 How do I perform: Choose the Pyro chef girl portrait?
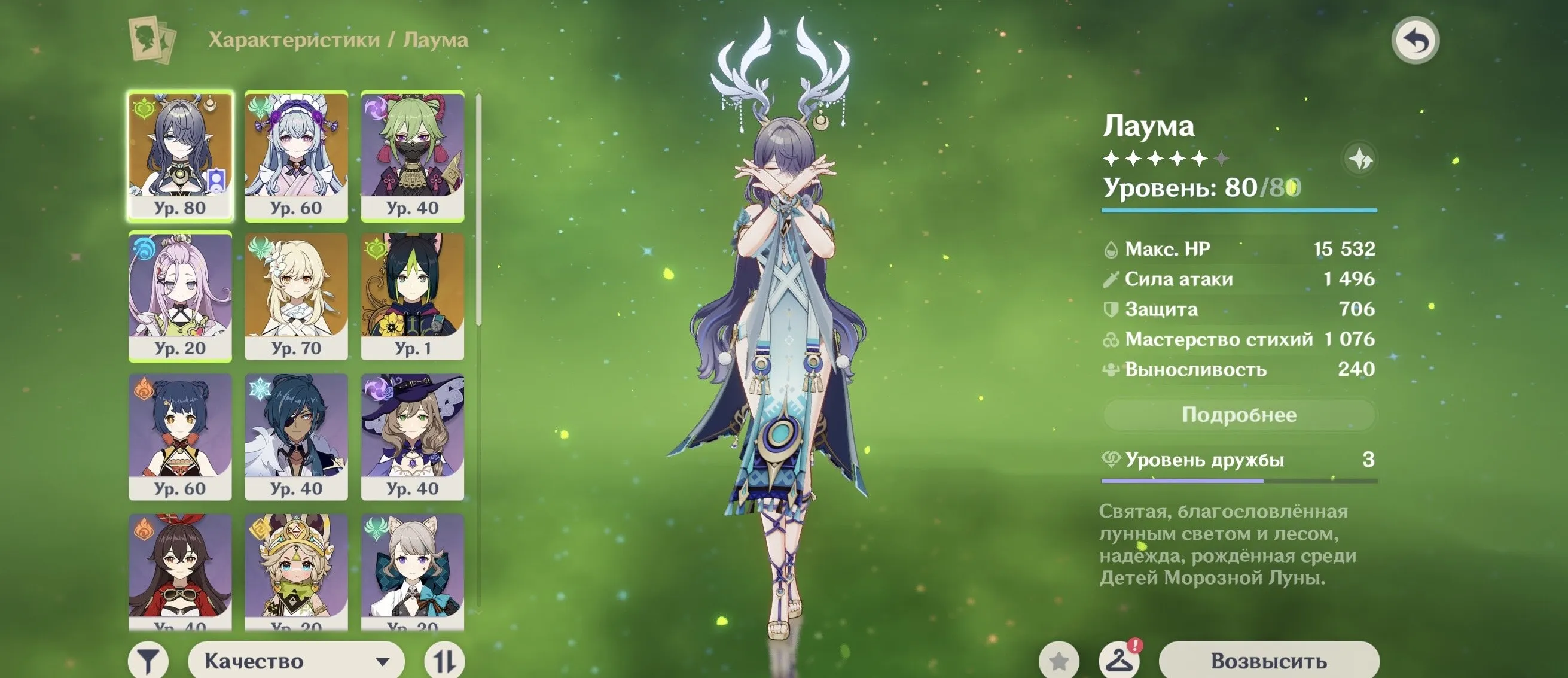click(x=180, y=437)
